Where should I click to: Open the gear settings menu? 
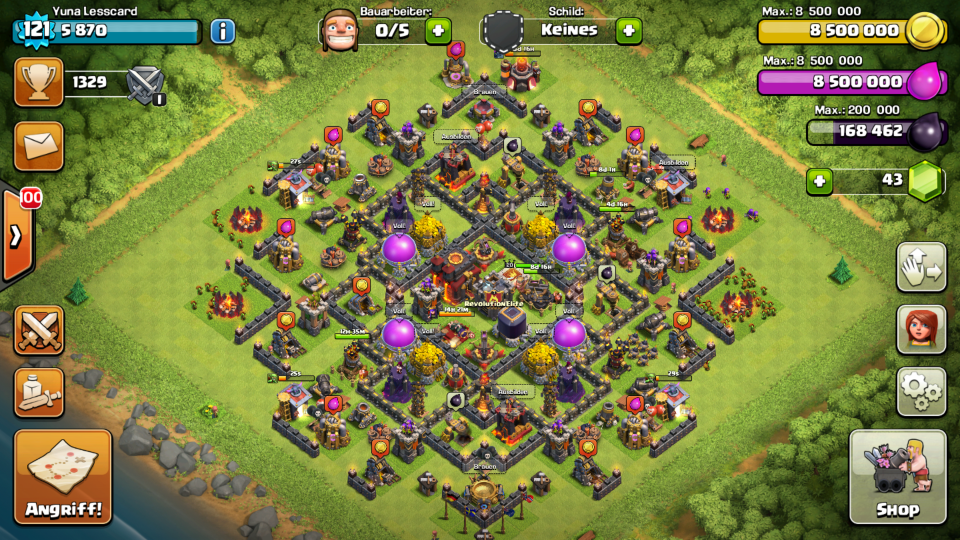click(921, 391)
